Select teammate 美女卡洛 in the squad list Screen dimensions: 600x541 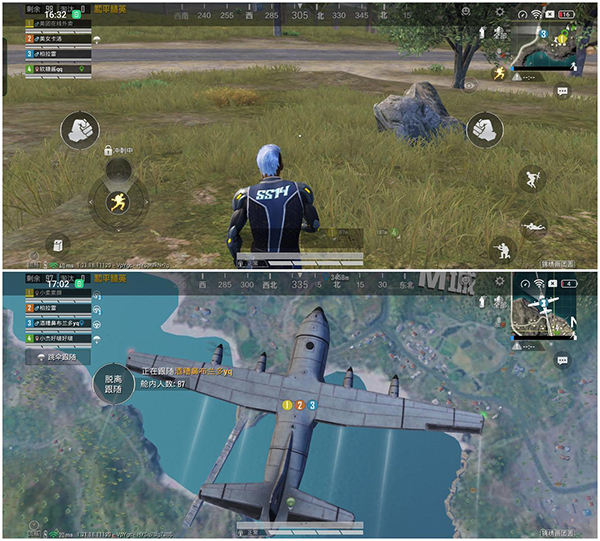[x=48, y=38]
